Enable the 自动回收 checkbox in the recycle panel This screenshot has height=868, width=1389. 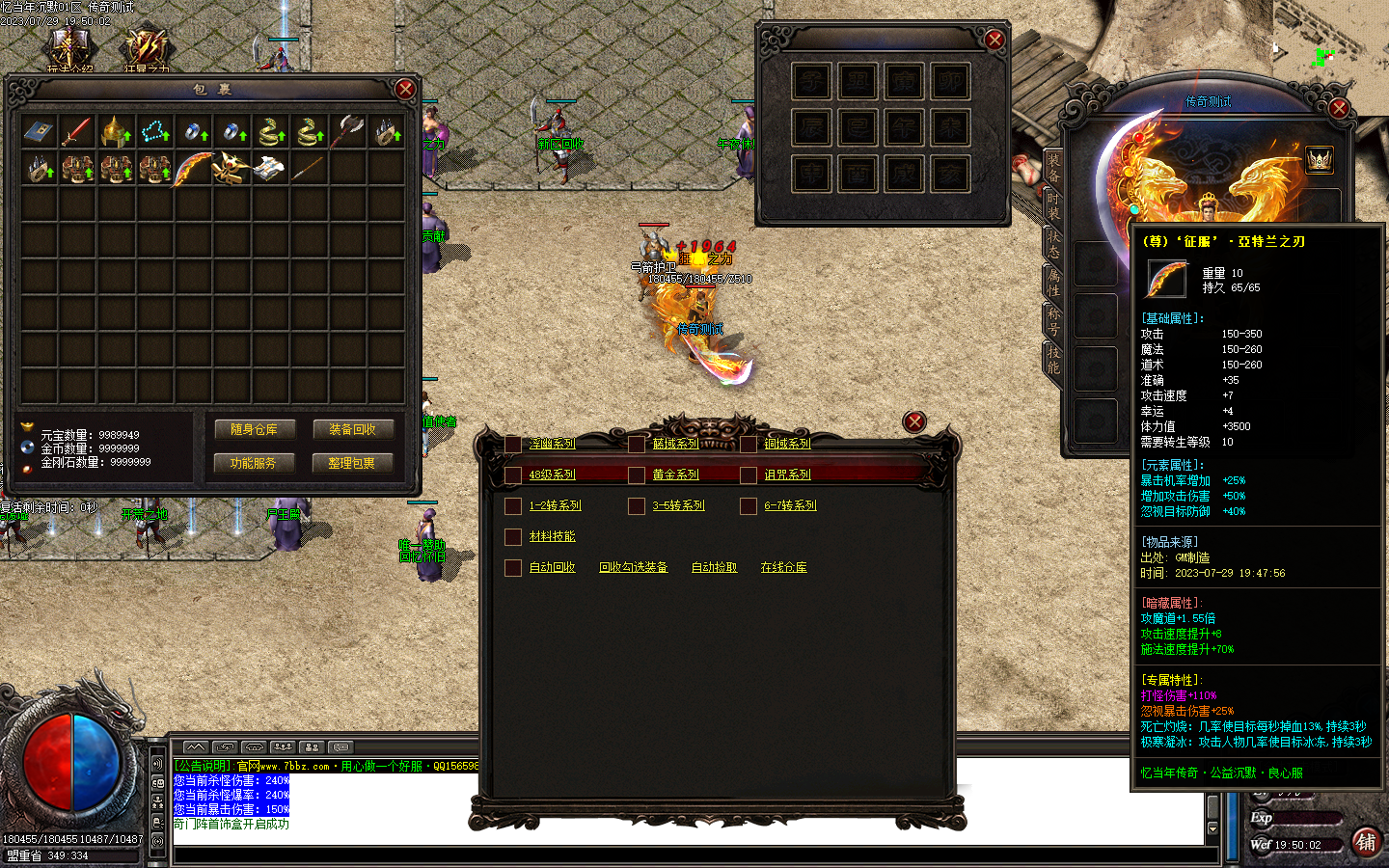point(513,568)
